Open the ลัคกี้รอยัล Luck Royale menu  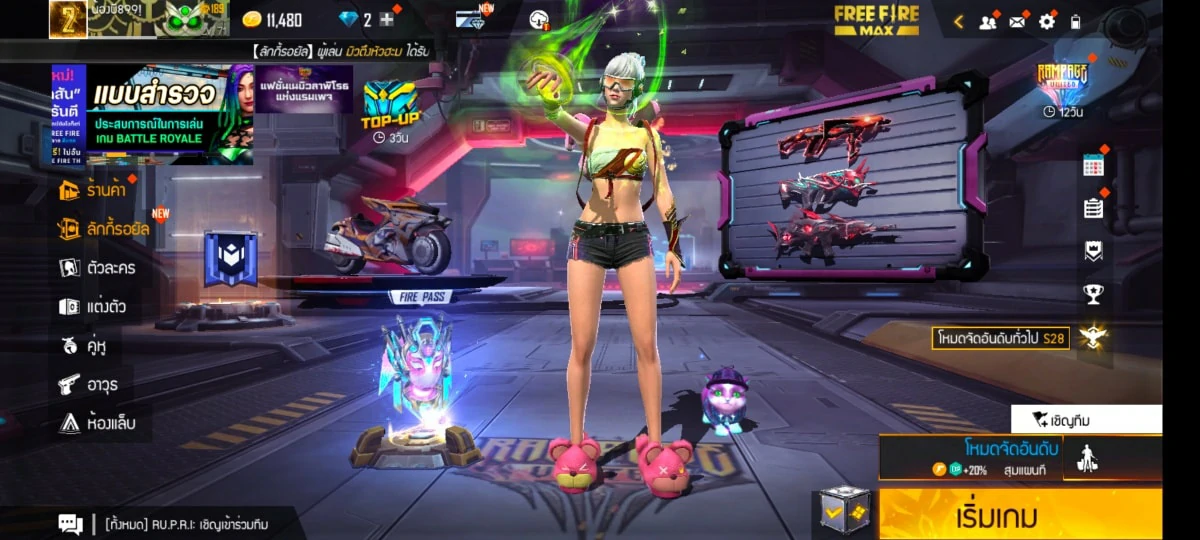point(104,229)
